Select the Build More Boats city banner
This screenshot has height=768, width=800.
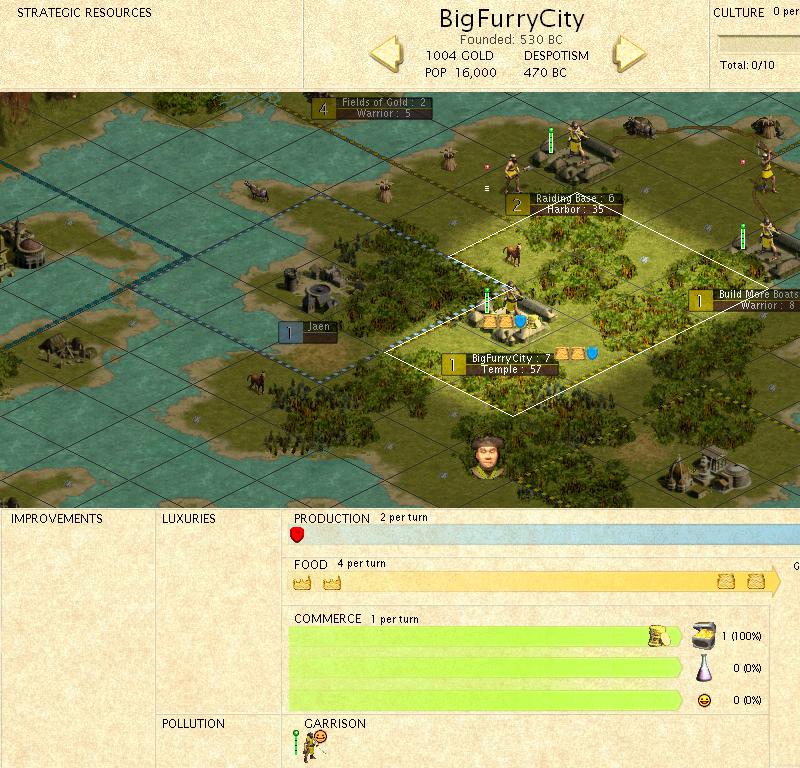(745, 300)
